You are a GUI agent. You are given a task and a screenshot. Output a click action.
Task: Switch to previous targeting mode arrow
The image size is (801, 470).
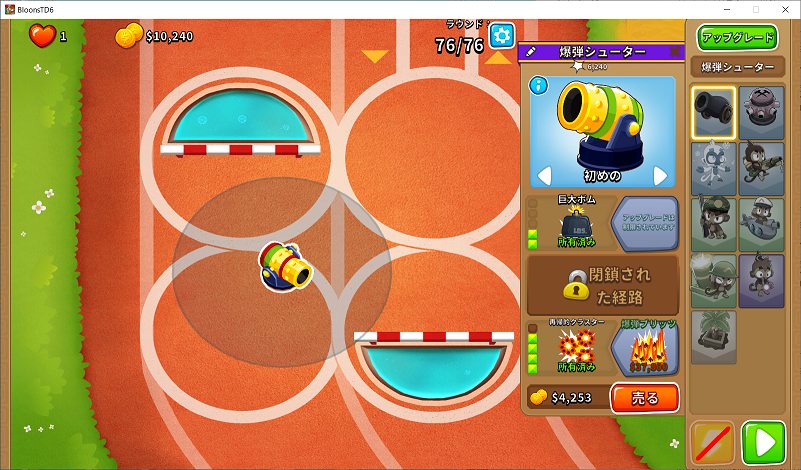click(544, 176)
